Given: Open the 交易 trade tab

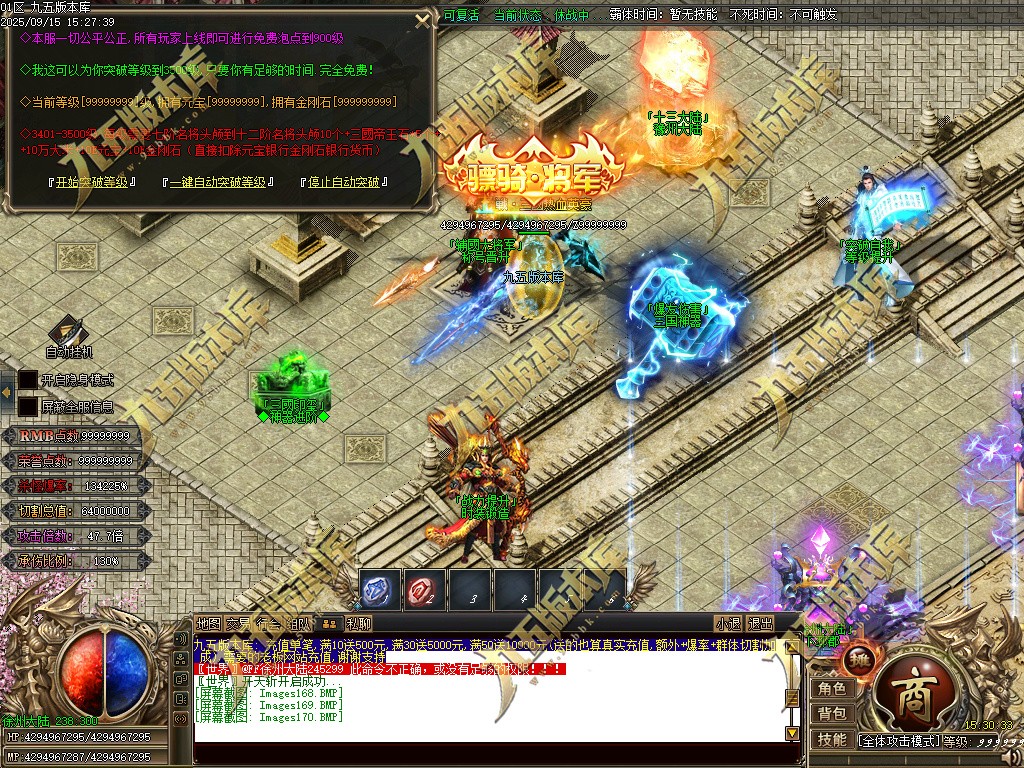Looking at the screenshot, I should click(x=238, y=623).
